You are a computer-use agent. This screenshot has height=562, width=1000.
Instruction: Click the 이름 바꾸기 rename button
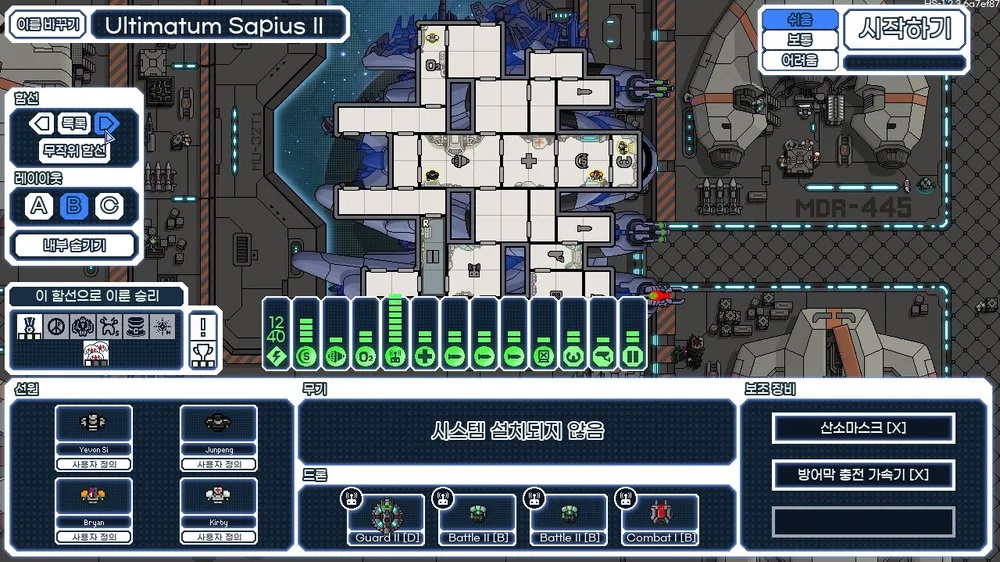click(x=46, y=25)
